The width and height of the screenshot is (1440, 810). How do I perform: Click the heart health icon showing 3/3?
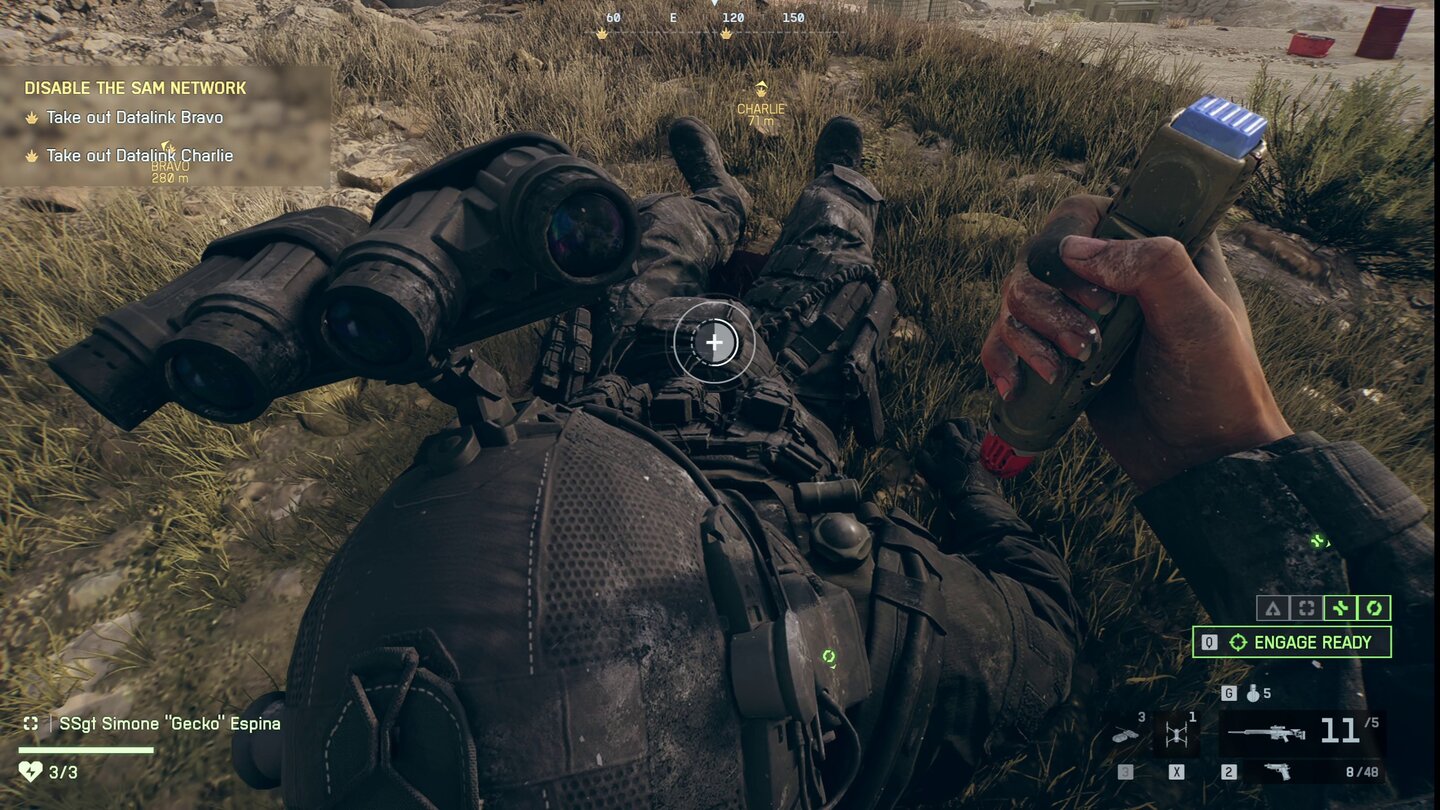pyautogui.click(x=35, y=770)
